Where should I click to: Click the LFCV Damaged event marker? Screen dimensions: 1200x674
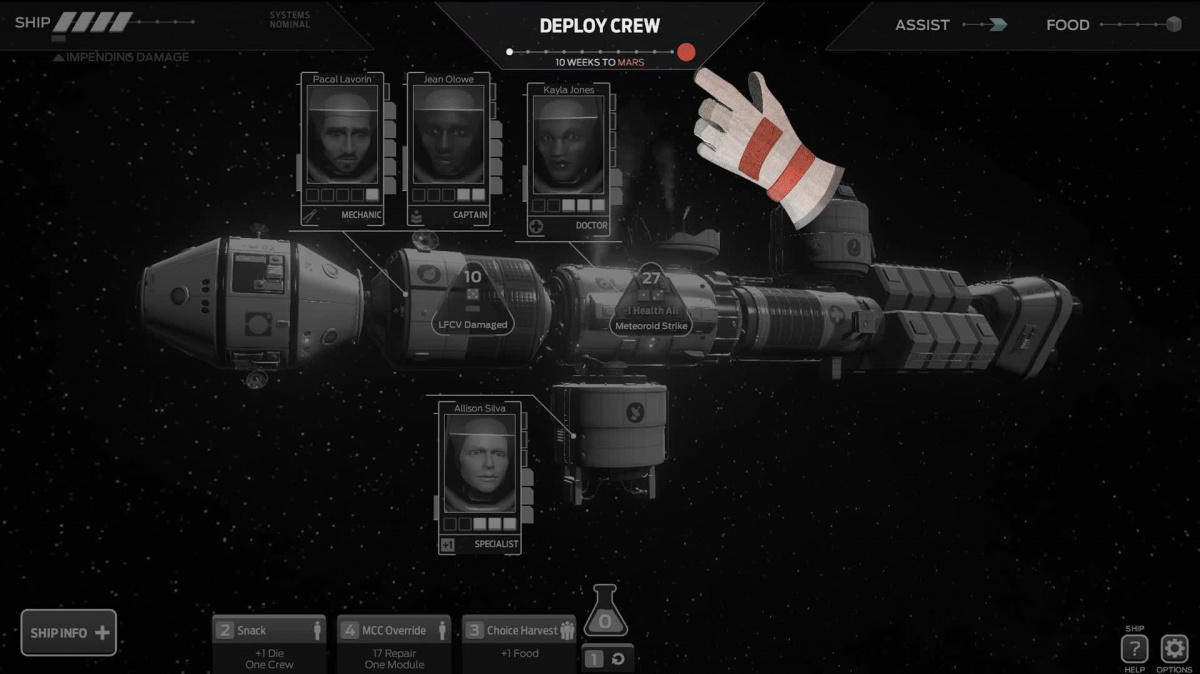coord(473,300)
